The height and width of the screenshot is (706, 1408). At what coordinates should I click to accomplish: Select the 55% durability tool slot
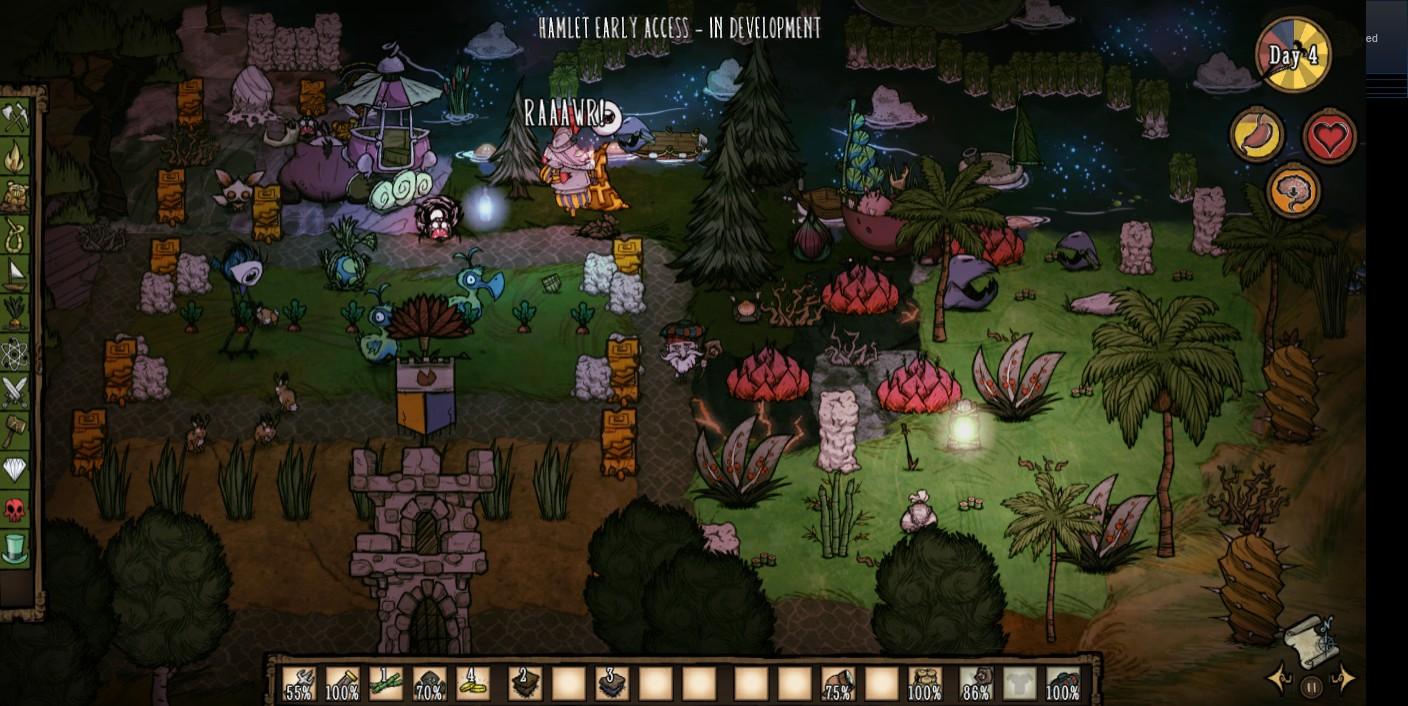299,684
